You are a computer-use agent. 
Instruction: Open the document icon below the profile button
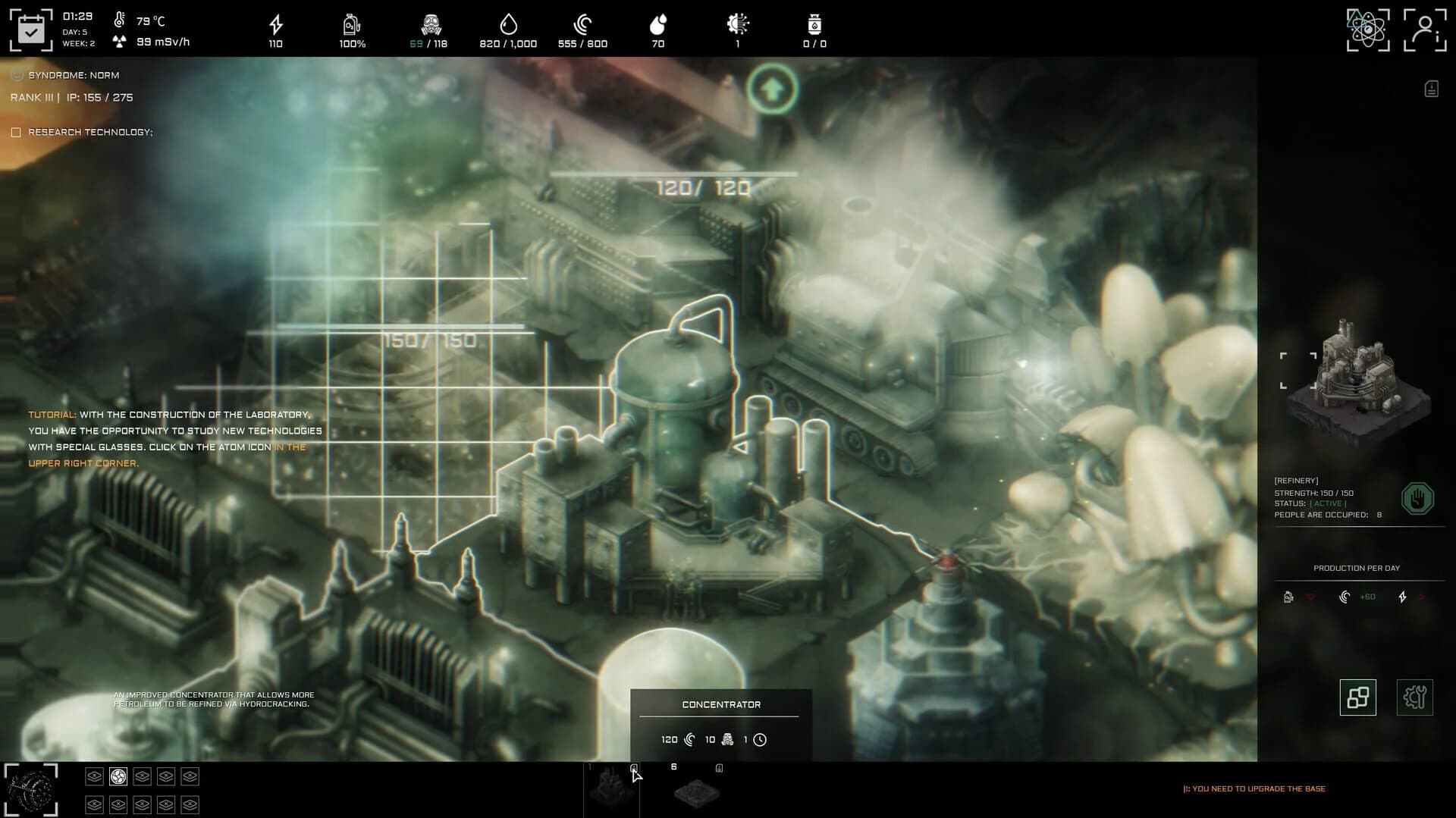(x=1430, y=88)
